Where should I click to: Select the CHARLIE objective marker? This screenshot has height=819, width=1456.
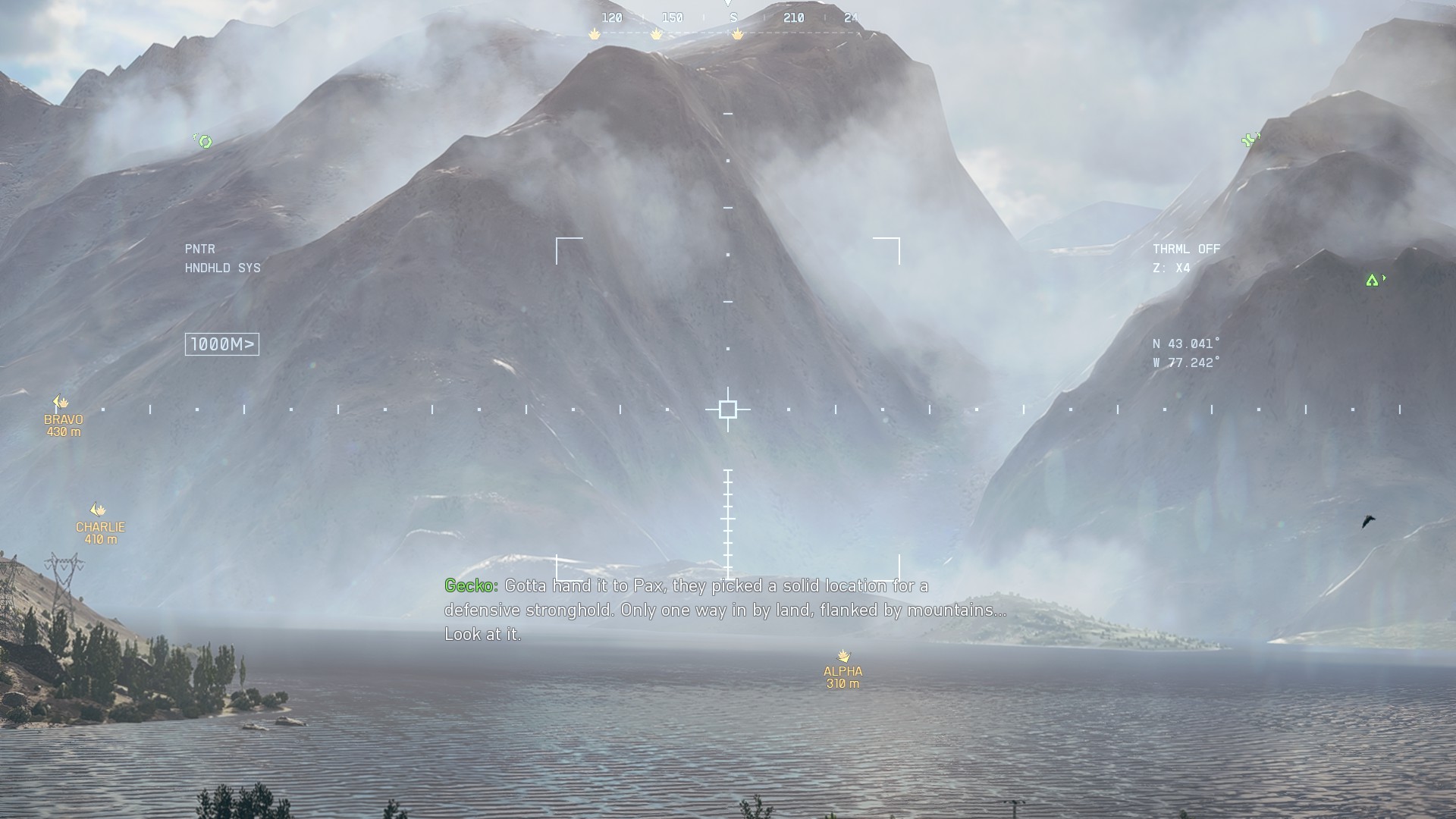click(x=98, y=510)
